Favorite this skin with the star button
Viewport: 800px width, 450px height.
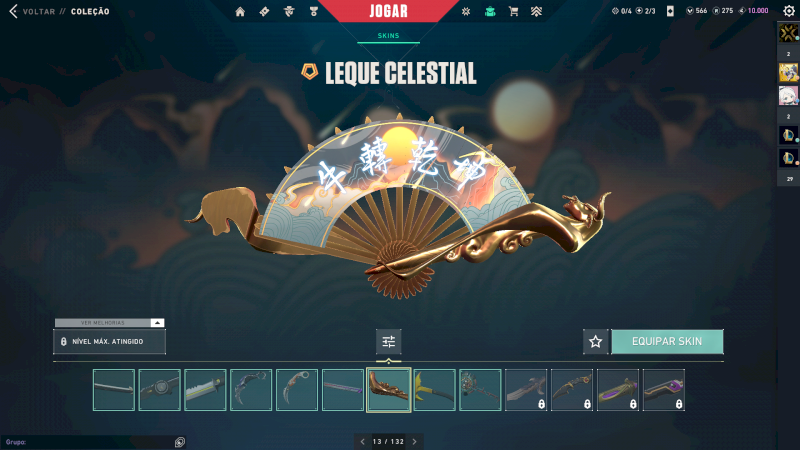596,342
